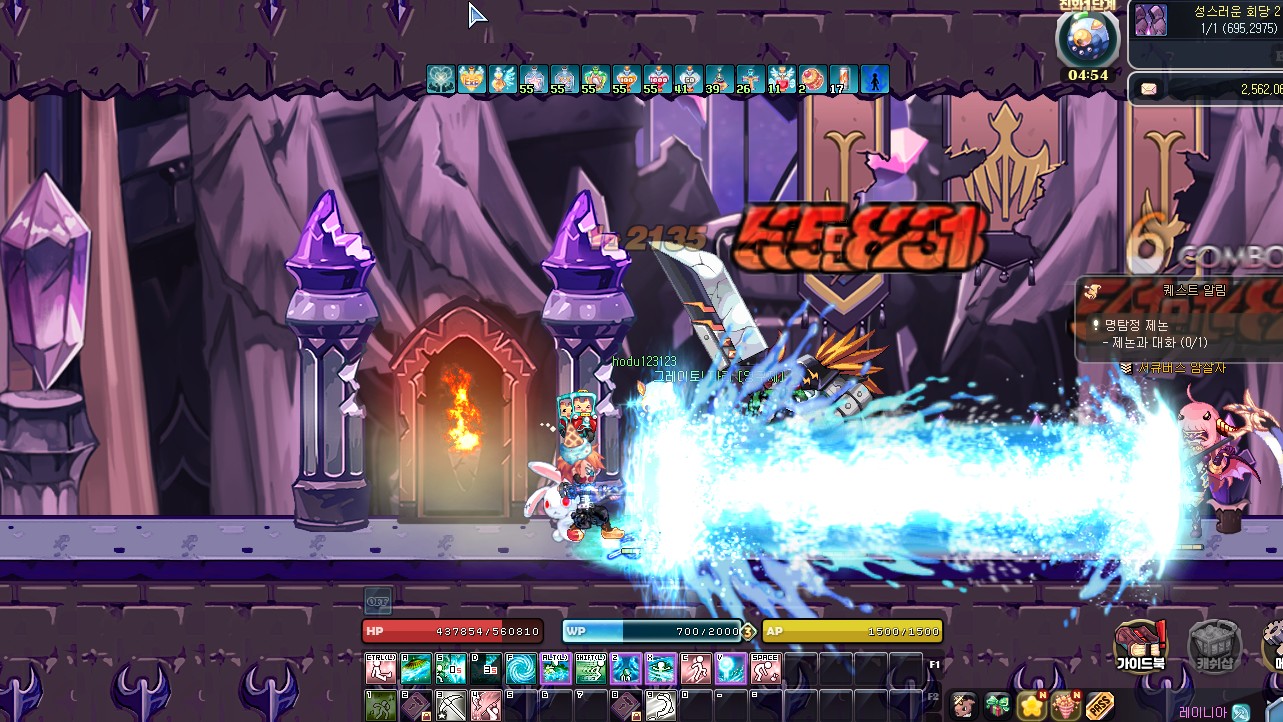The image size is (1283, 722).
Task: Activate the energy orb skill on V
Action: pyautogui.click(x=731, y=668)
